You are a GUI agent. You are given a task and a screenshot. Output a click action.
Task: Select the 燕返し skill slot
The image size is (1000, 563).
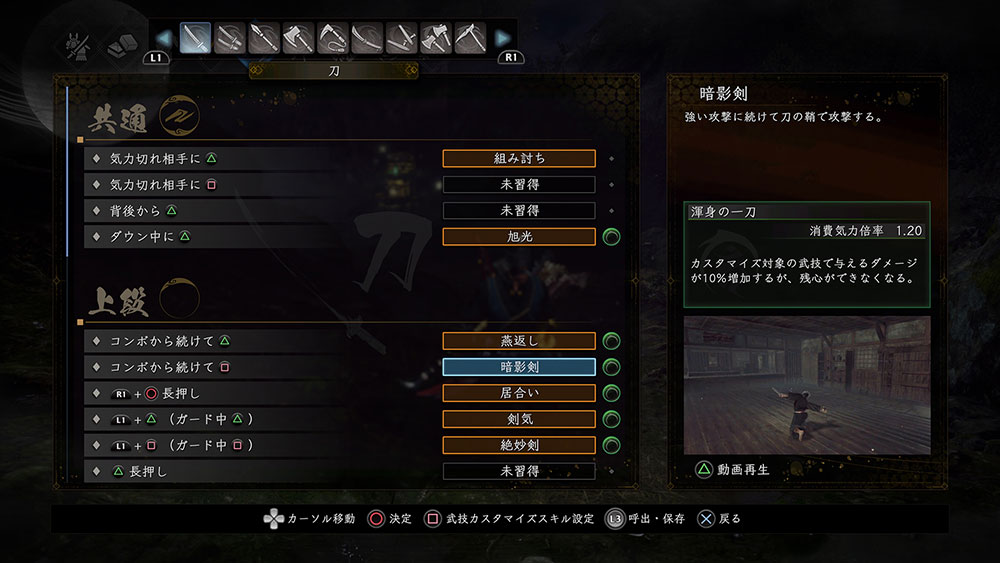click(519, 341)
